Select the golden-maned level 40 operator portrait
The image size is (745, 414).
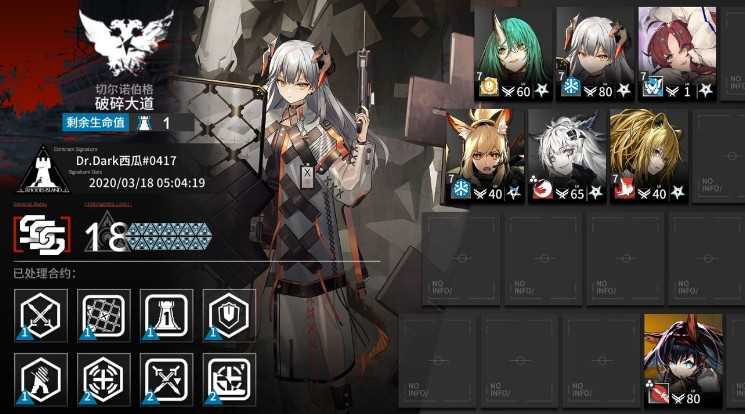(x=649, y=152)
